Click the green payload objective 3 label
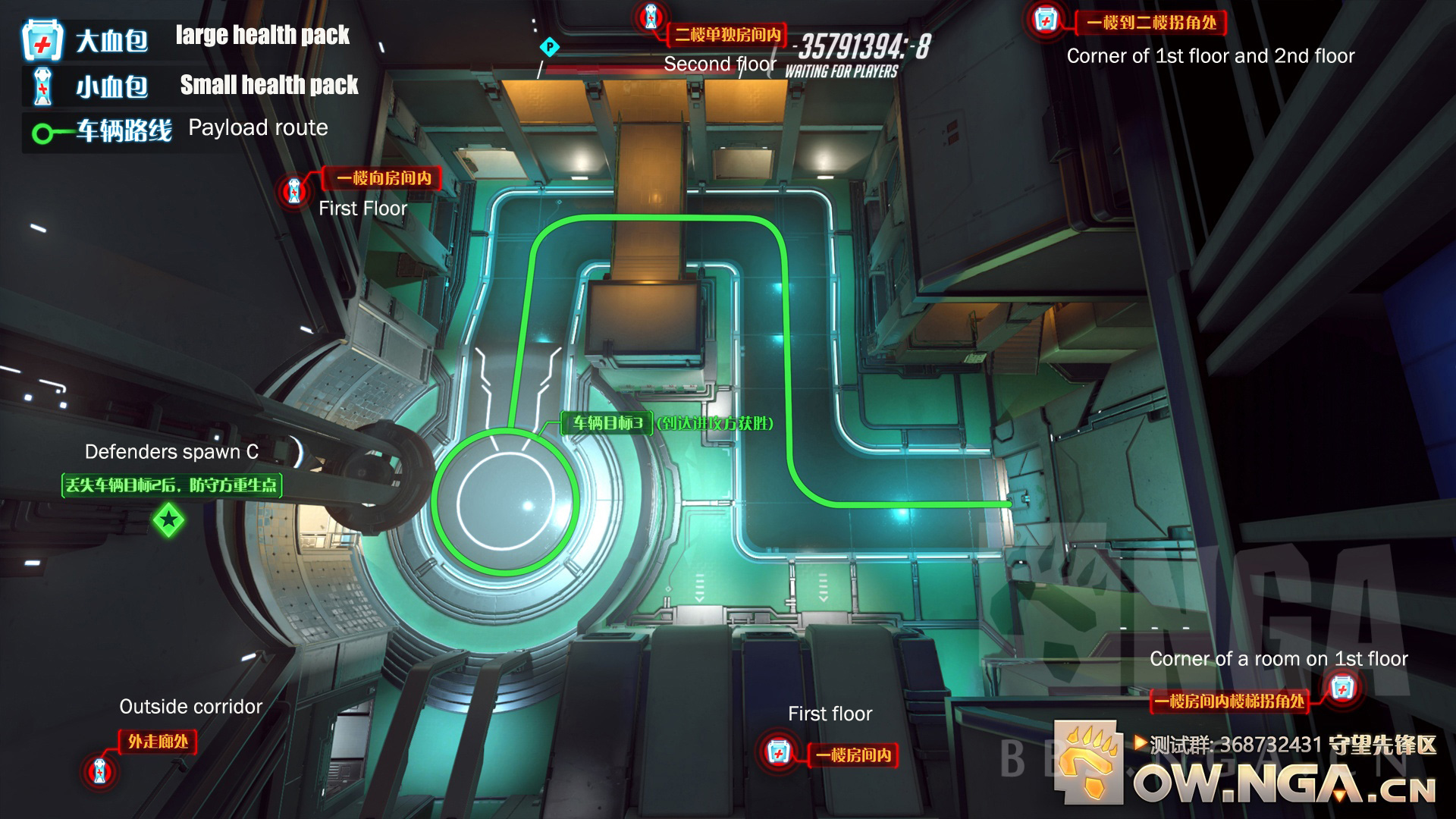Viewport: 1456px width, 819px height. click(x=607, y=423)
